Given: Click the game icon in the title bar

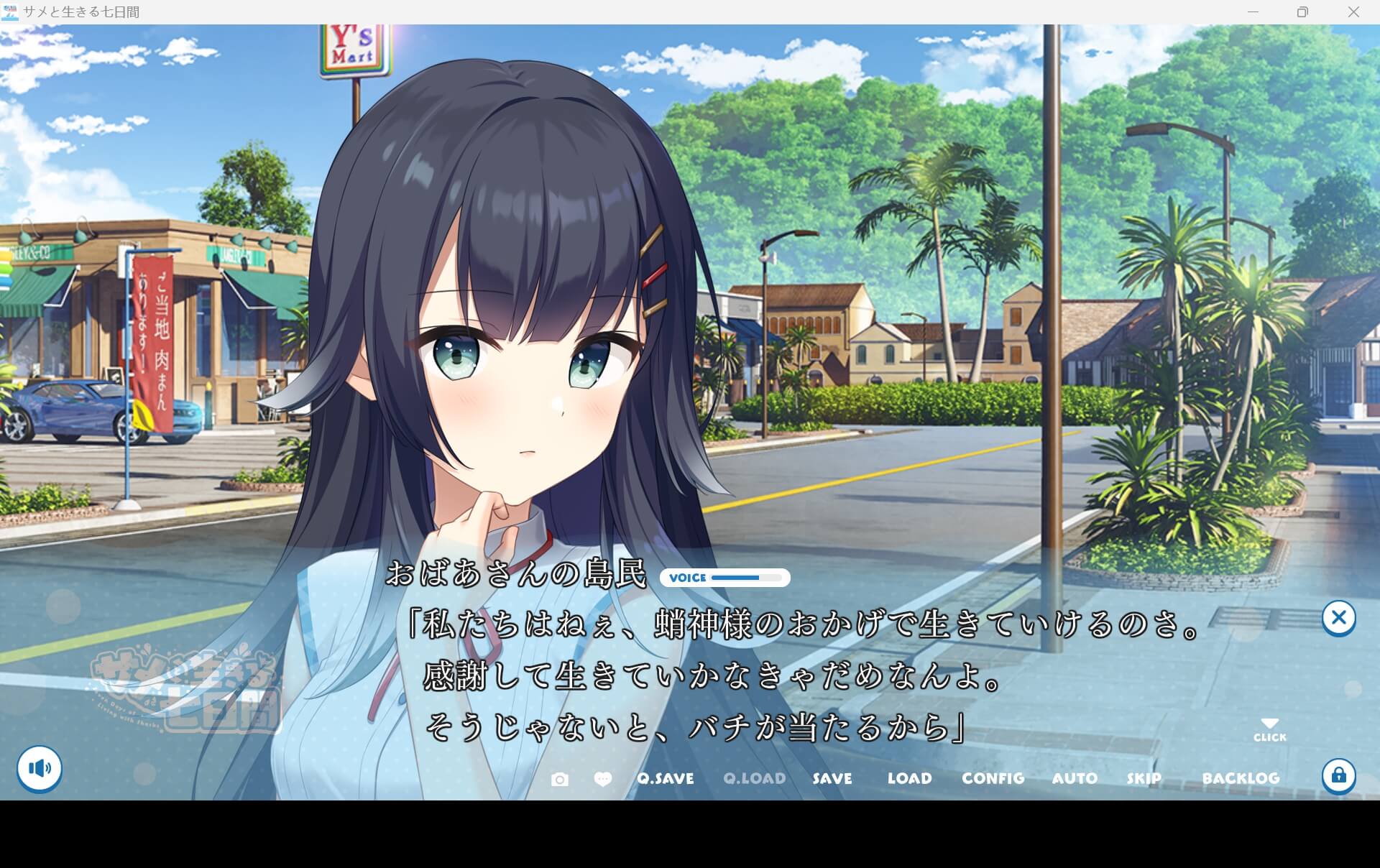Looking at the screenshot, I should pyautogui.click(x=11, y=11).
